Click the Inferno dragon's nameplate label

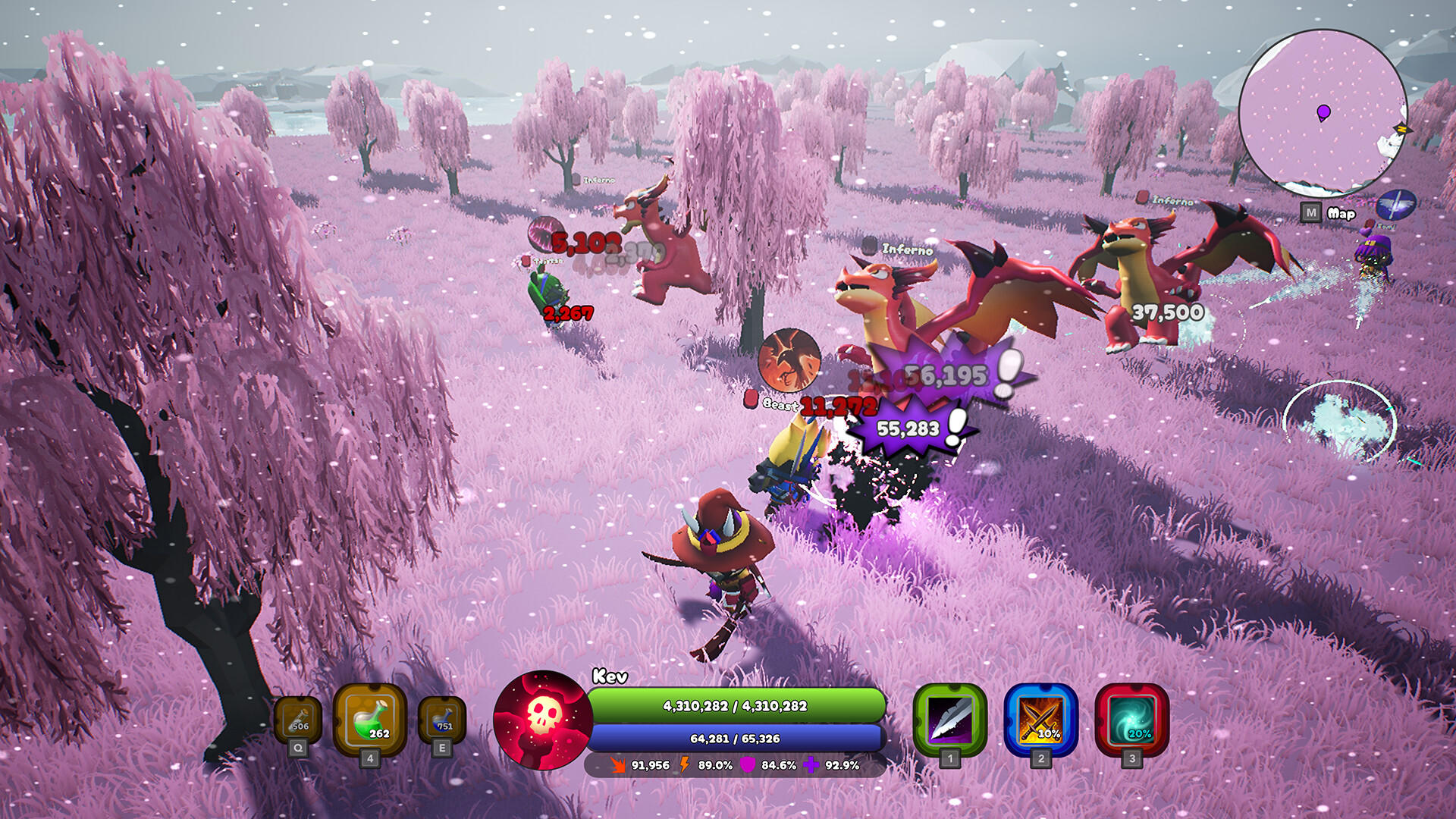907,248
